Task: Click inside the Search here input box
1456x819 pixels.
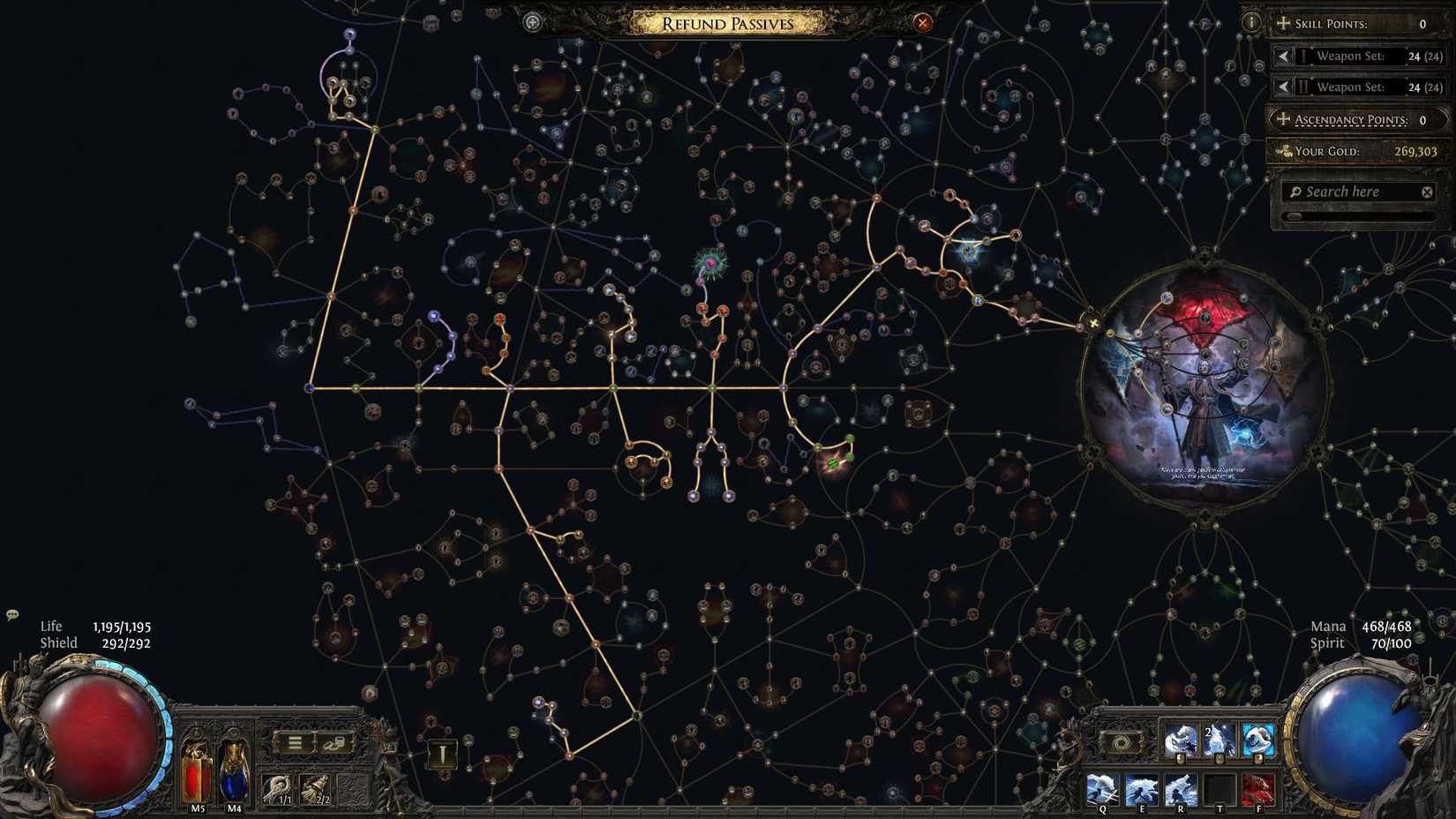Action: click(x=1350, y=192)
